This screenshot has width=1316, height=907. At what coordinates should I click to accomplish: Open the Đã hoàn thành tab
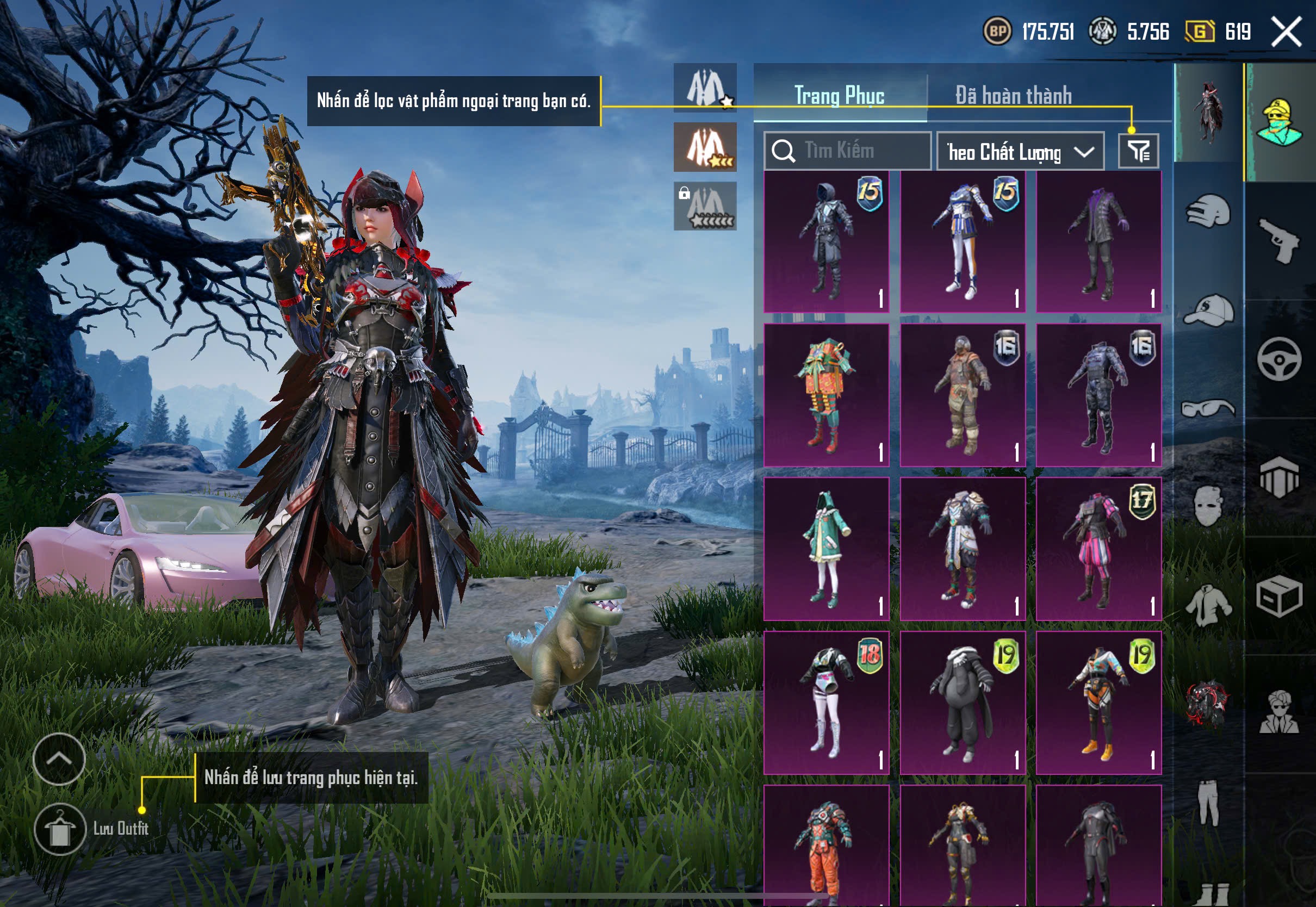(1013, 96)
